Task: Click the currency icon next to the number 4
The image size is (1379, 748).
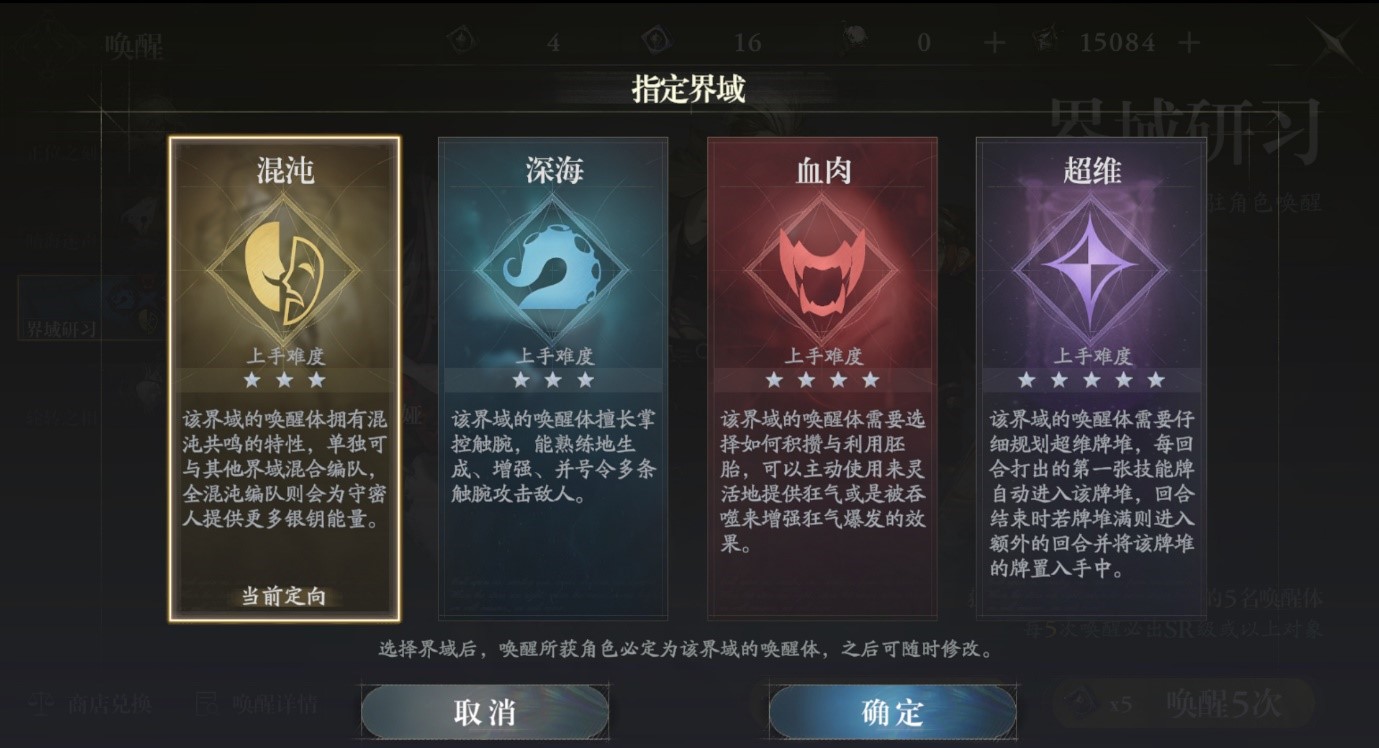Action: coord(462,43)
